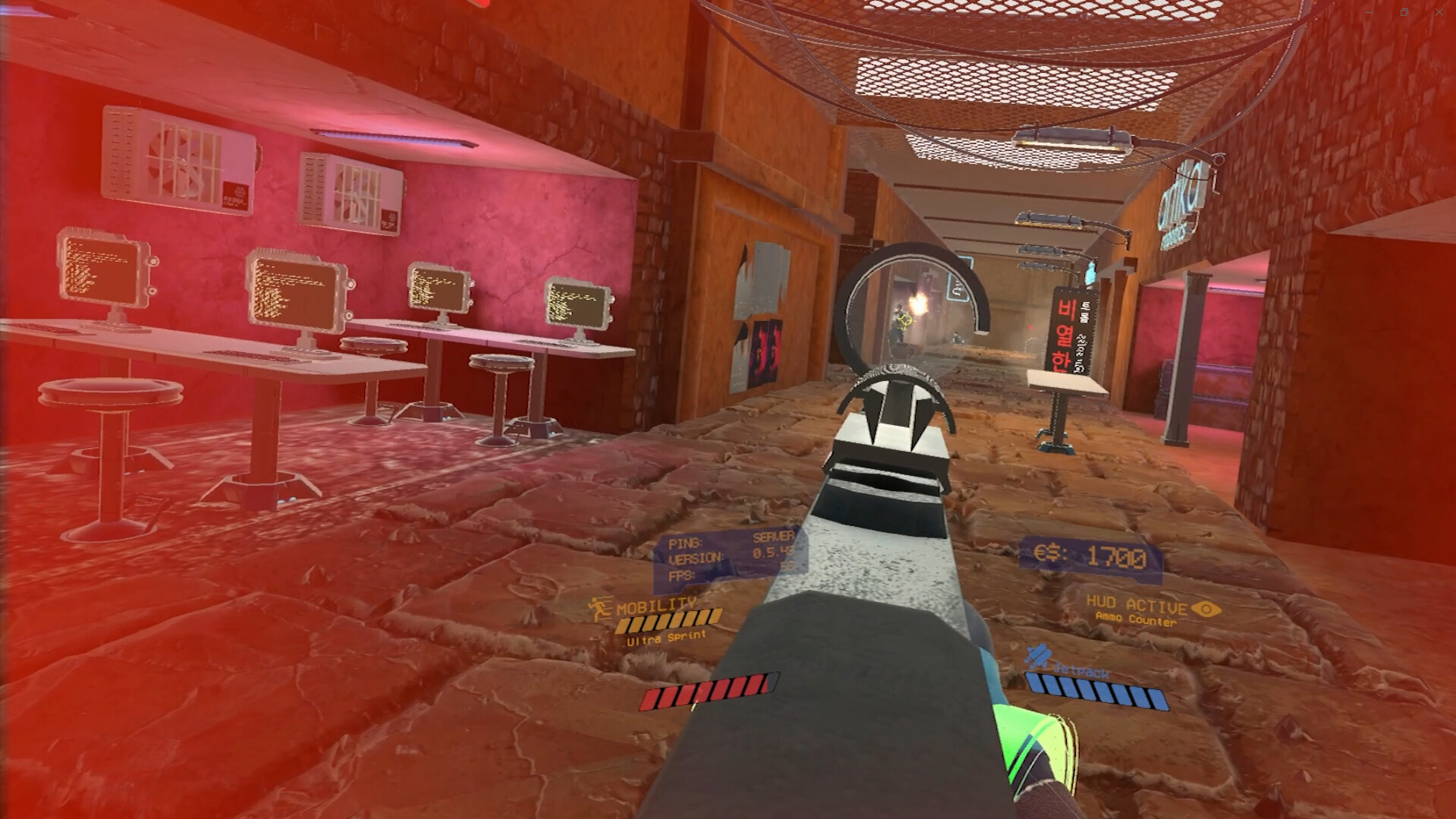Click the muzzle flash visible through the scope

click(x=920, y=304)
